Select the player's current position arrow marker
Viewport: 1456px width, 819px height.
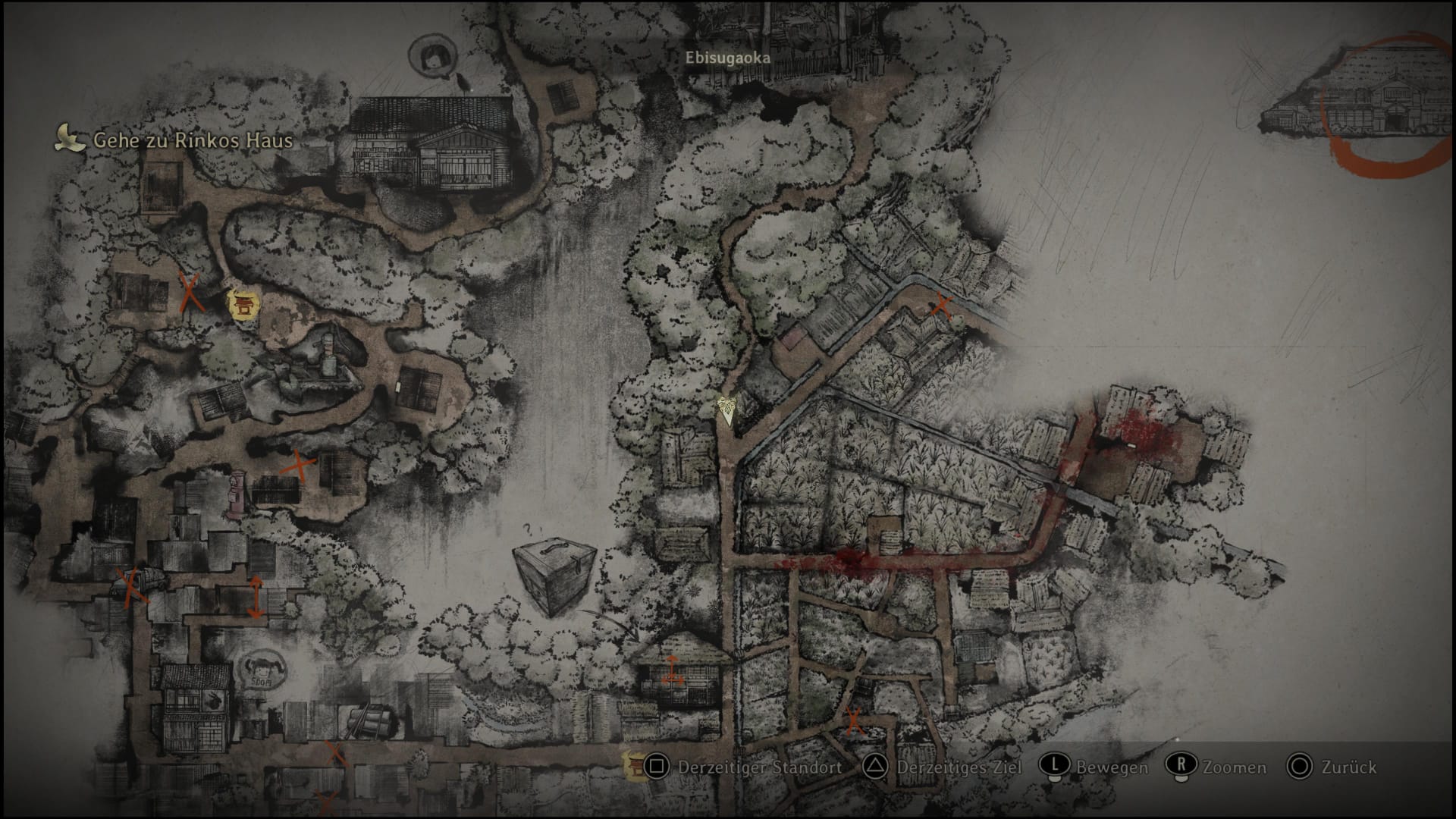click(x=728, y=410)
